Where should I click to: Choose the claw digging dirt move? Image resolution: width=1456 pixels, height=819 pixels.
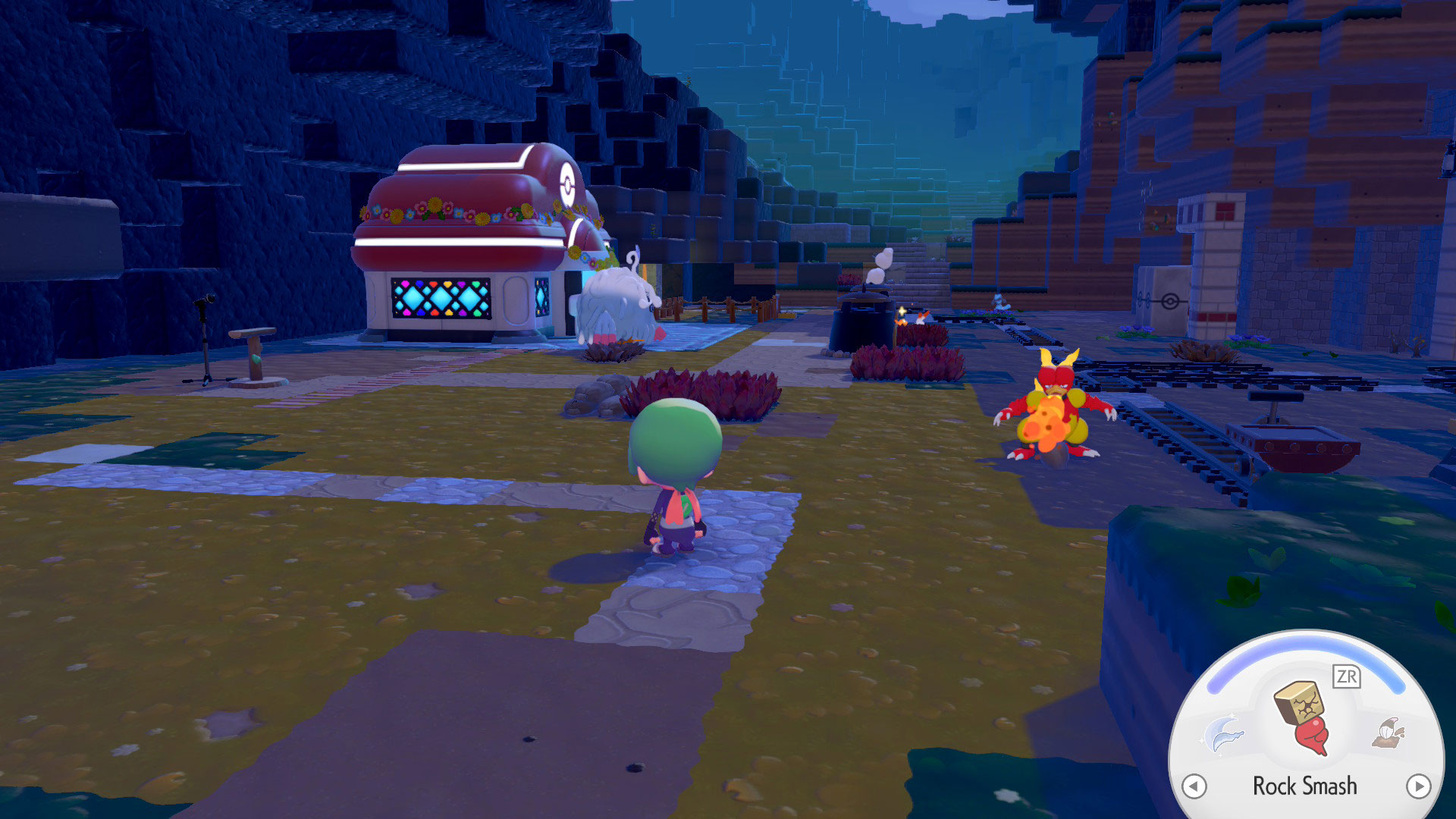click(1389, 733)
